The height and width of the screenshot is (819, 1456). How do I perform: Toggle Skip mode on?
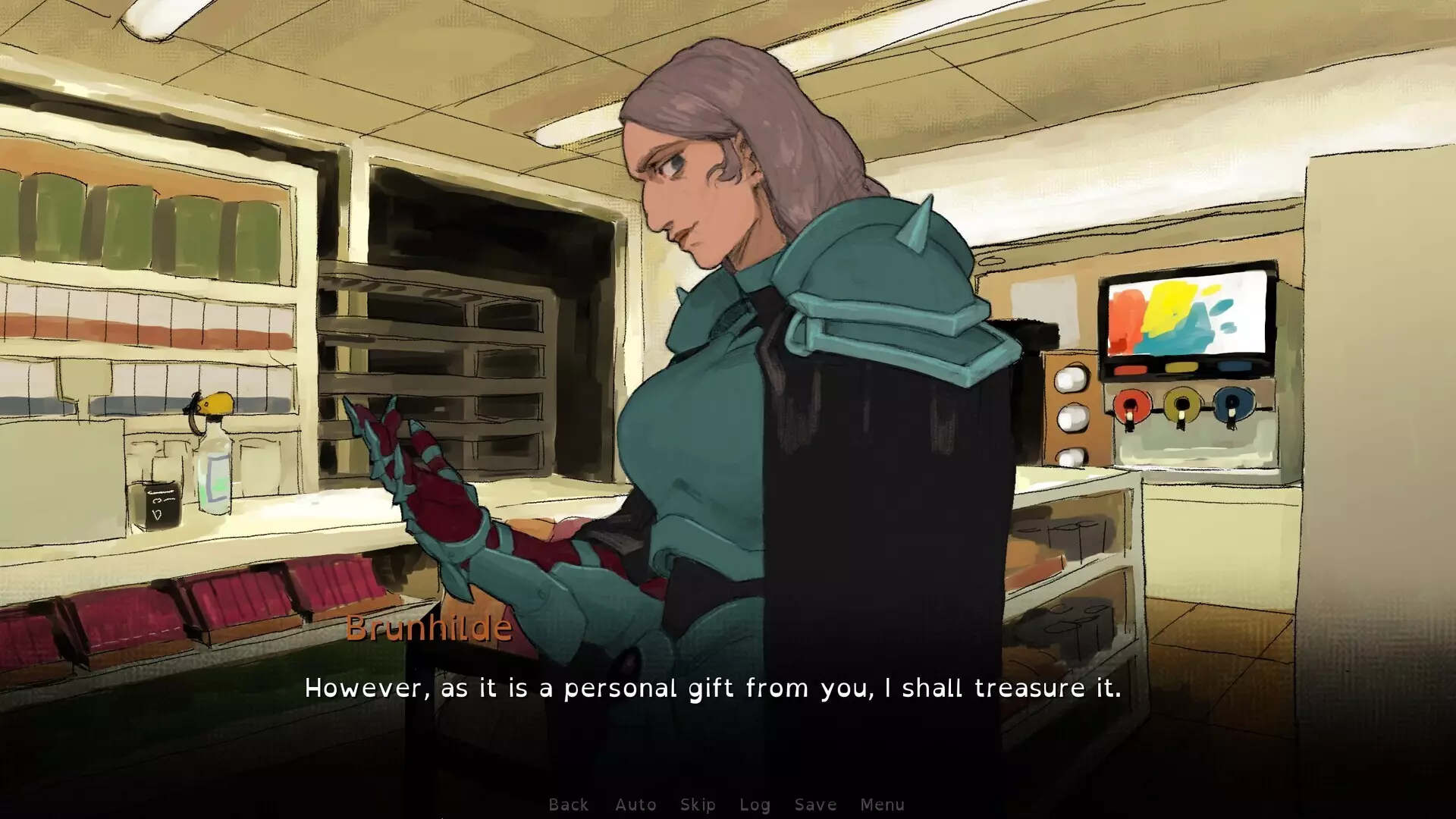pyautogui.click(x=698, y=805)
